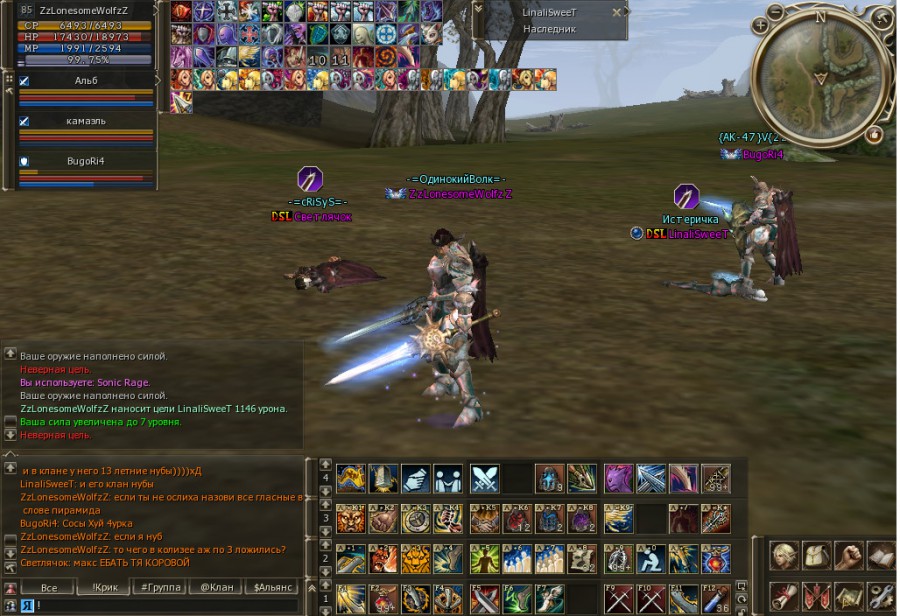Open the inventory bag button
This screenshot has height=616, width=900.
817,555
